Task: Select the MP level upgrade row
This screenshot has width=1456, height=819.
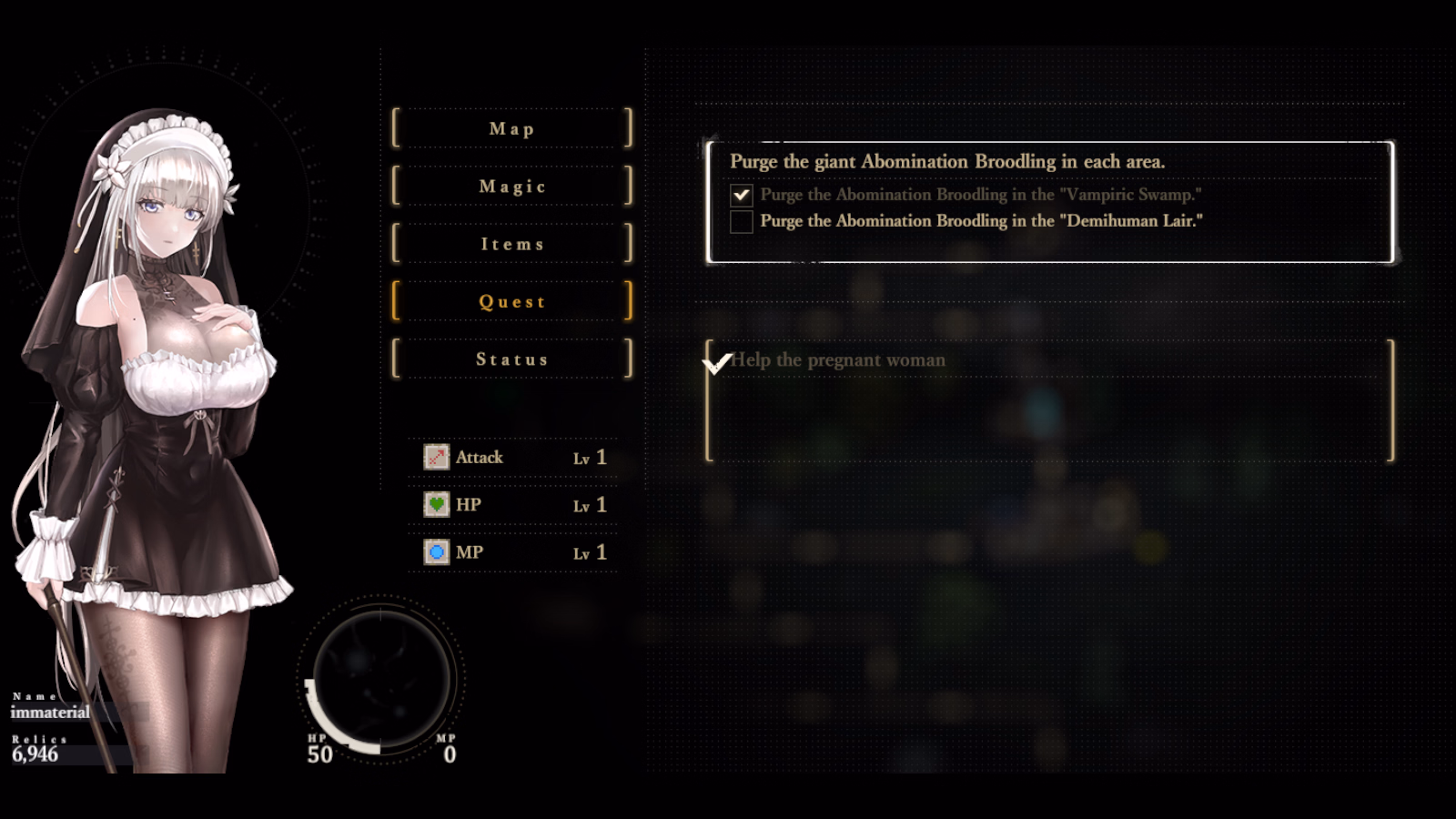Action: [513, 551]
